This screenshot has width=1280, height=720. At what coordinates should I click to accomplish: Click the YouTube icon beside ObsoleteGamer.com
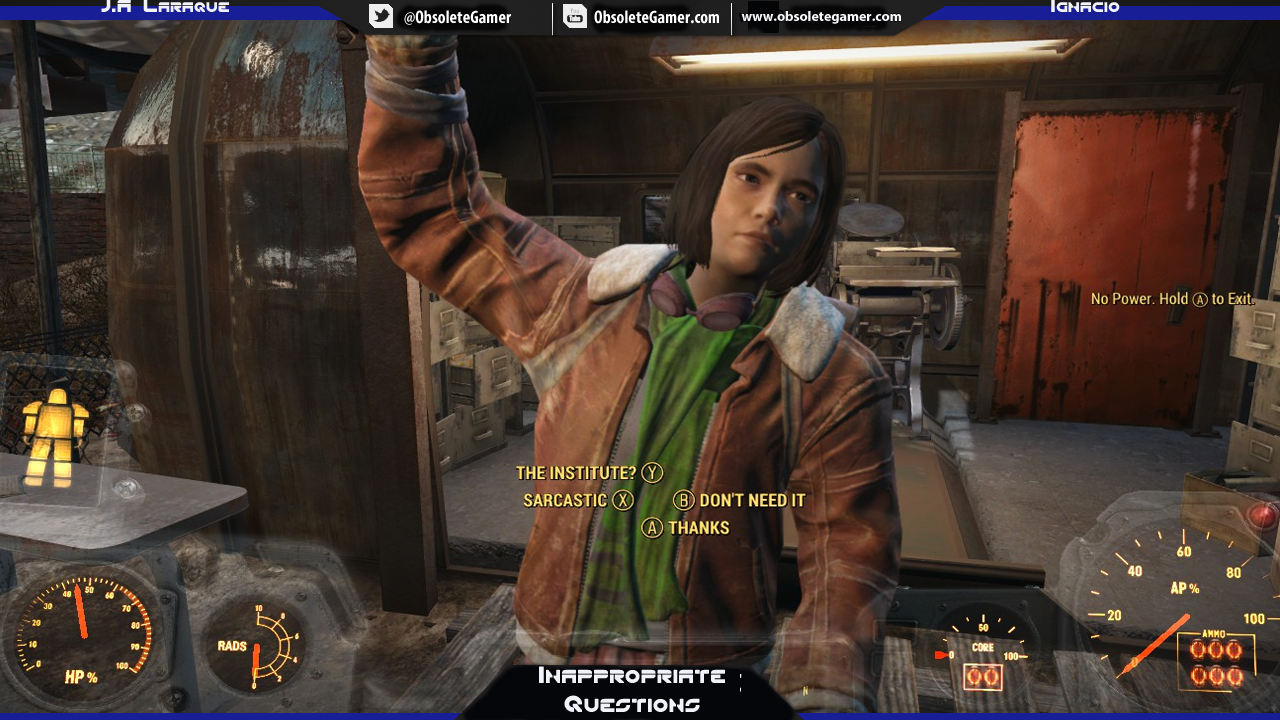(573, 16)
